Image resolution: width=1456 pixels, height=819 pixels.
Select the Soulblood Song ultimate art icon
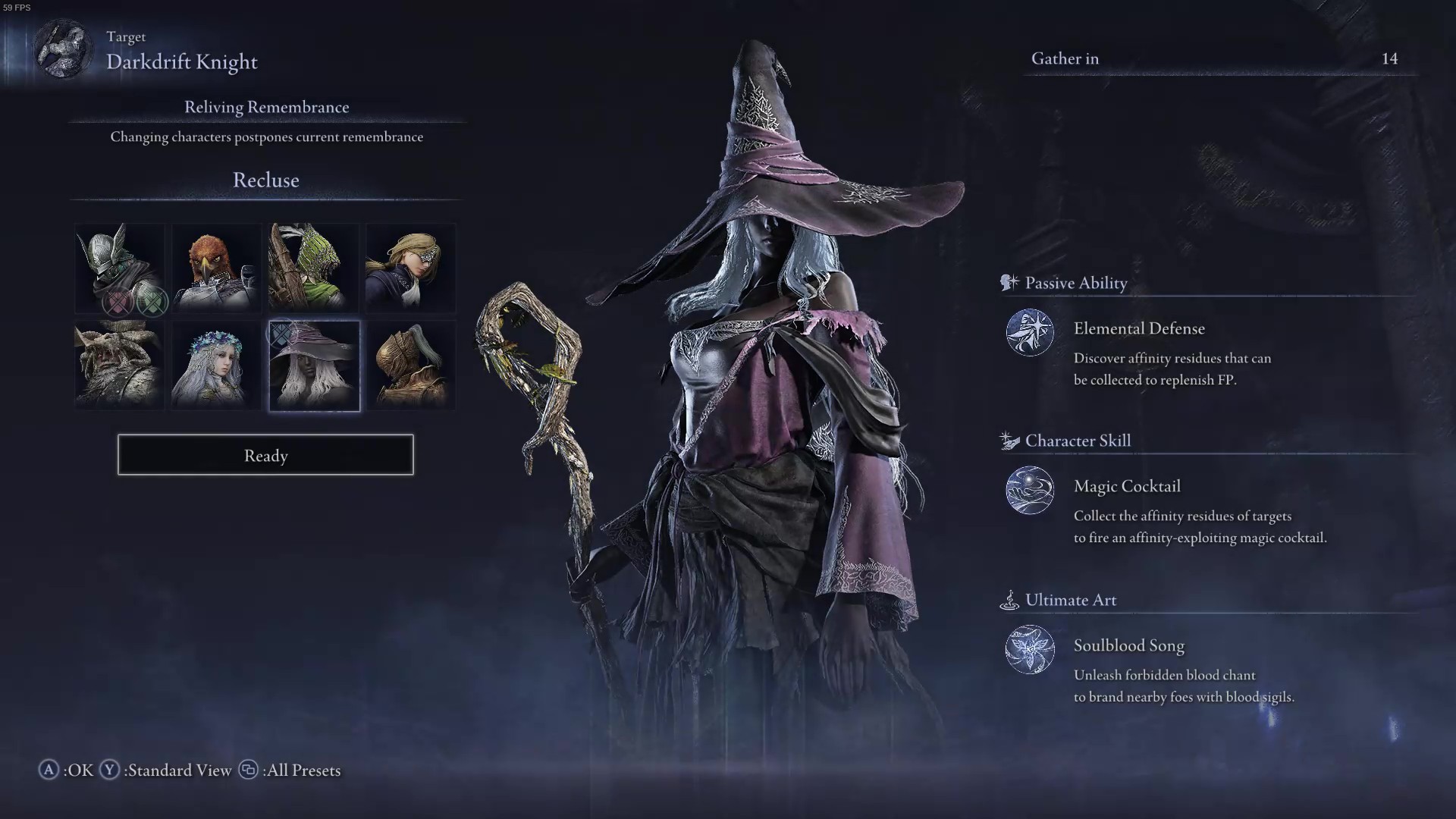click(1030, 649)
